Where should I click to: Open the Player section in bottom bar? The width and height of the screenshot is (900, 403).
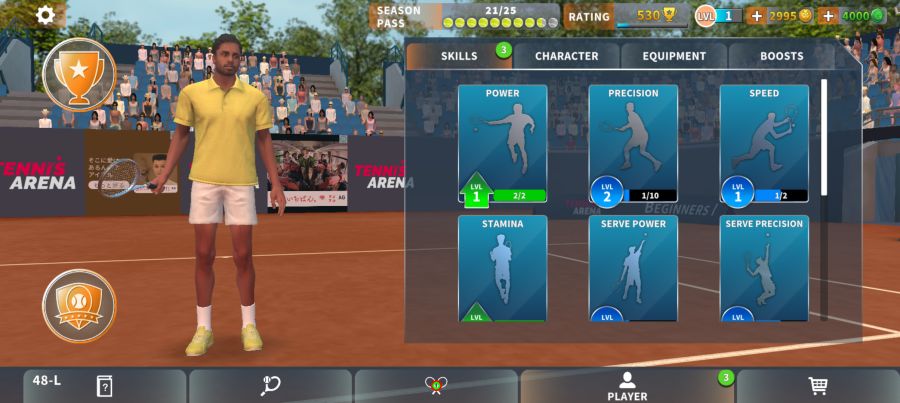(627, 386)
